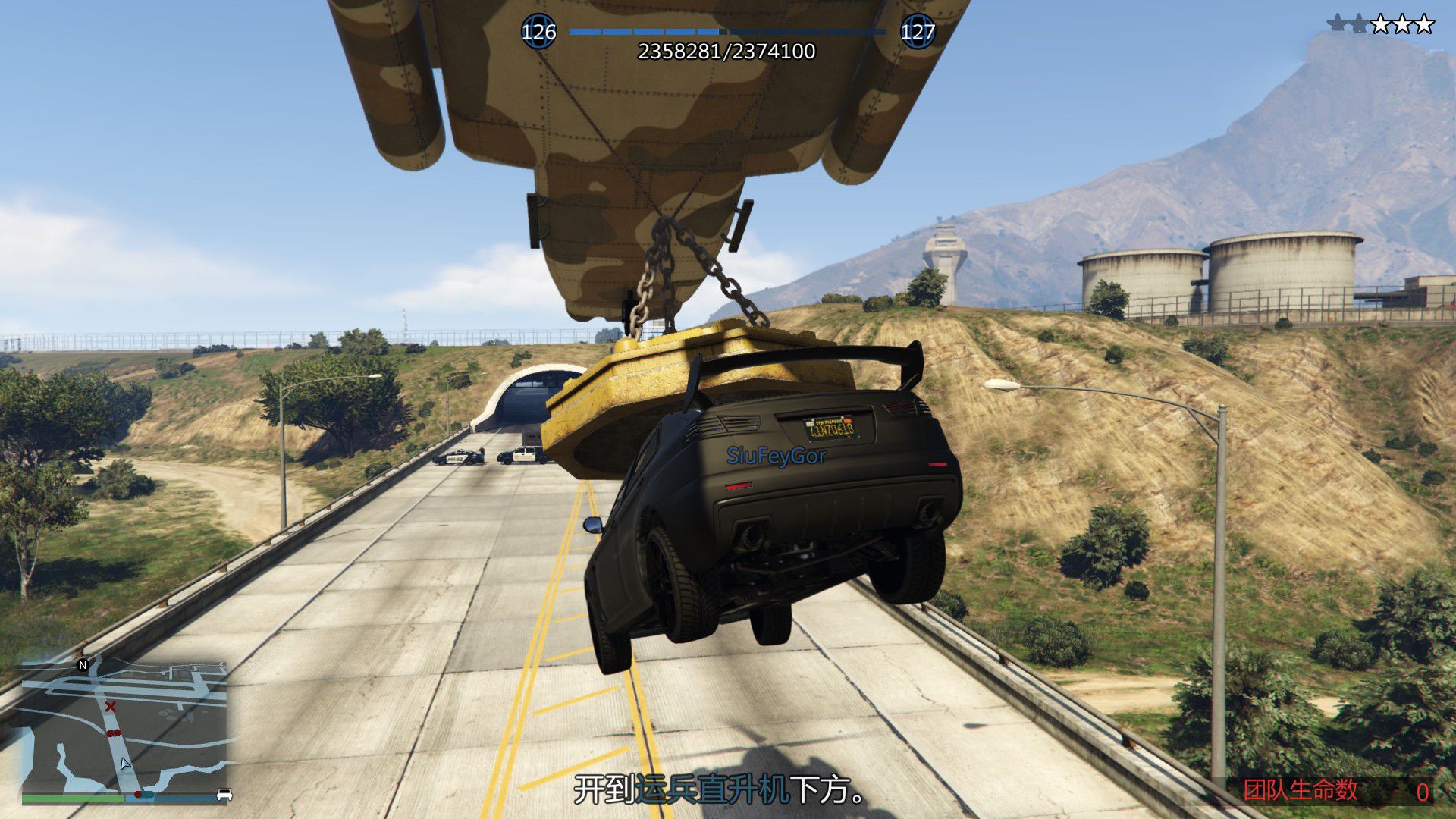Image resolution: width=1456 pixels, height=819 pixels.
Task: Click the rank 127 globe badge
Action: pos(918,32)
